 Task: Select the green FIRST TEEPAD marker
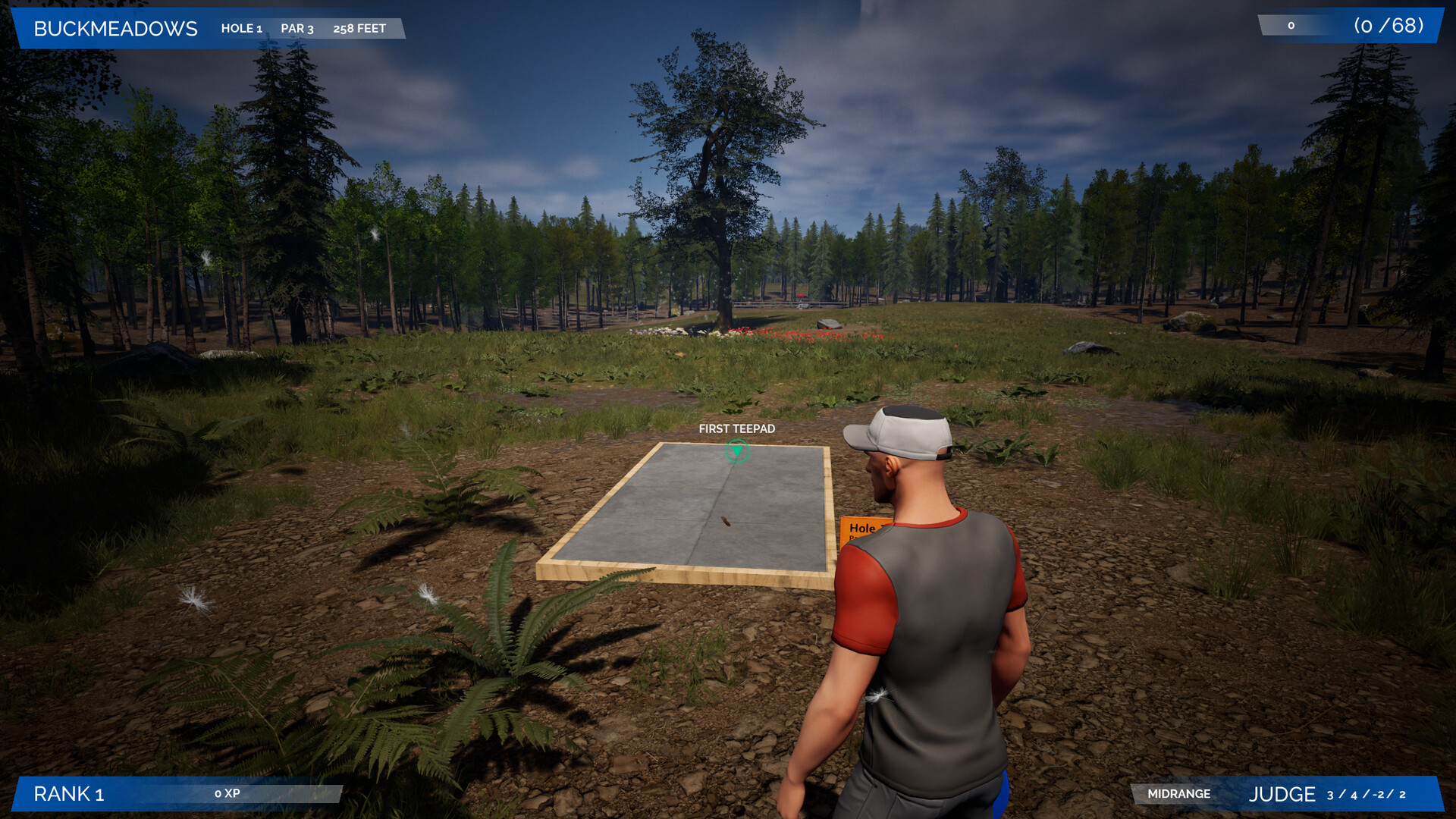(x=735, y=450)
